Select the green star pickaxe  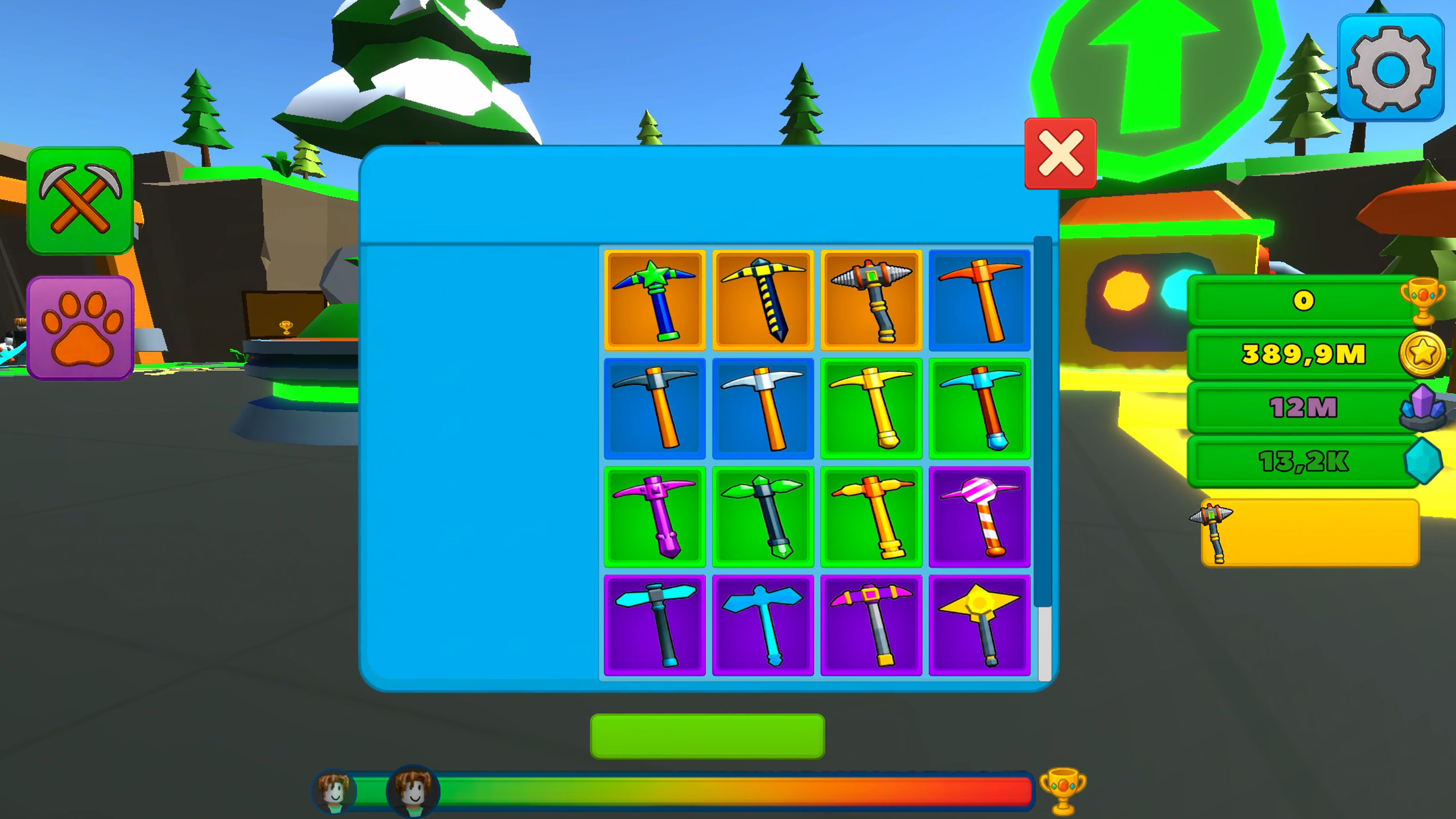pos(655,299)
